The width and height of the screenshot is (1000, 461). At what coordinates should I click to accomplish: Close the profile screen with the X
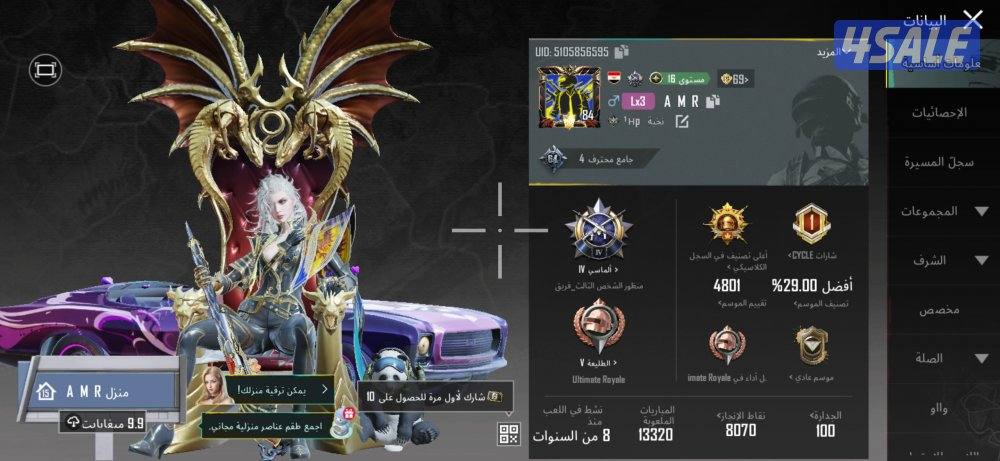972,19
